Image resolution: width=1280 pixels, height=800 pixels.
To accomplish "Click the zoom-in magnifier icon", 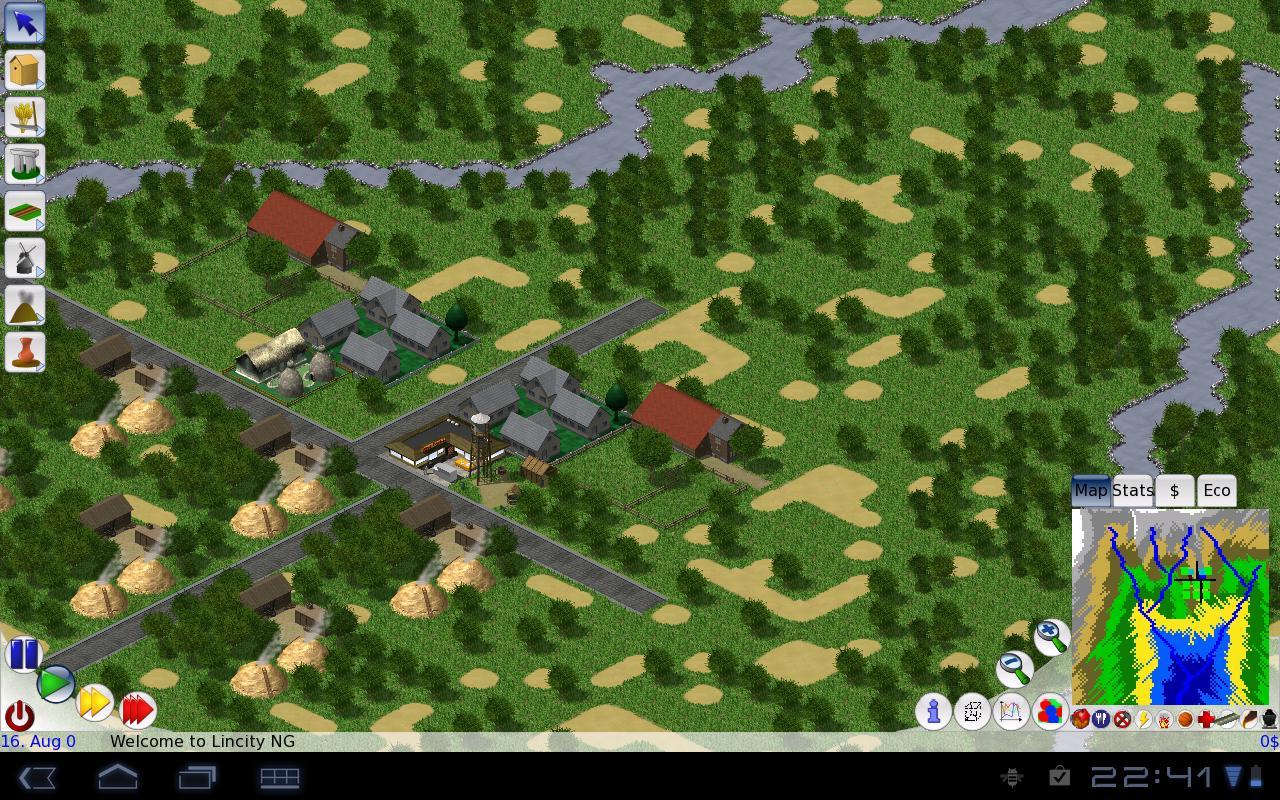I will point(1051,637).
